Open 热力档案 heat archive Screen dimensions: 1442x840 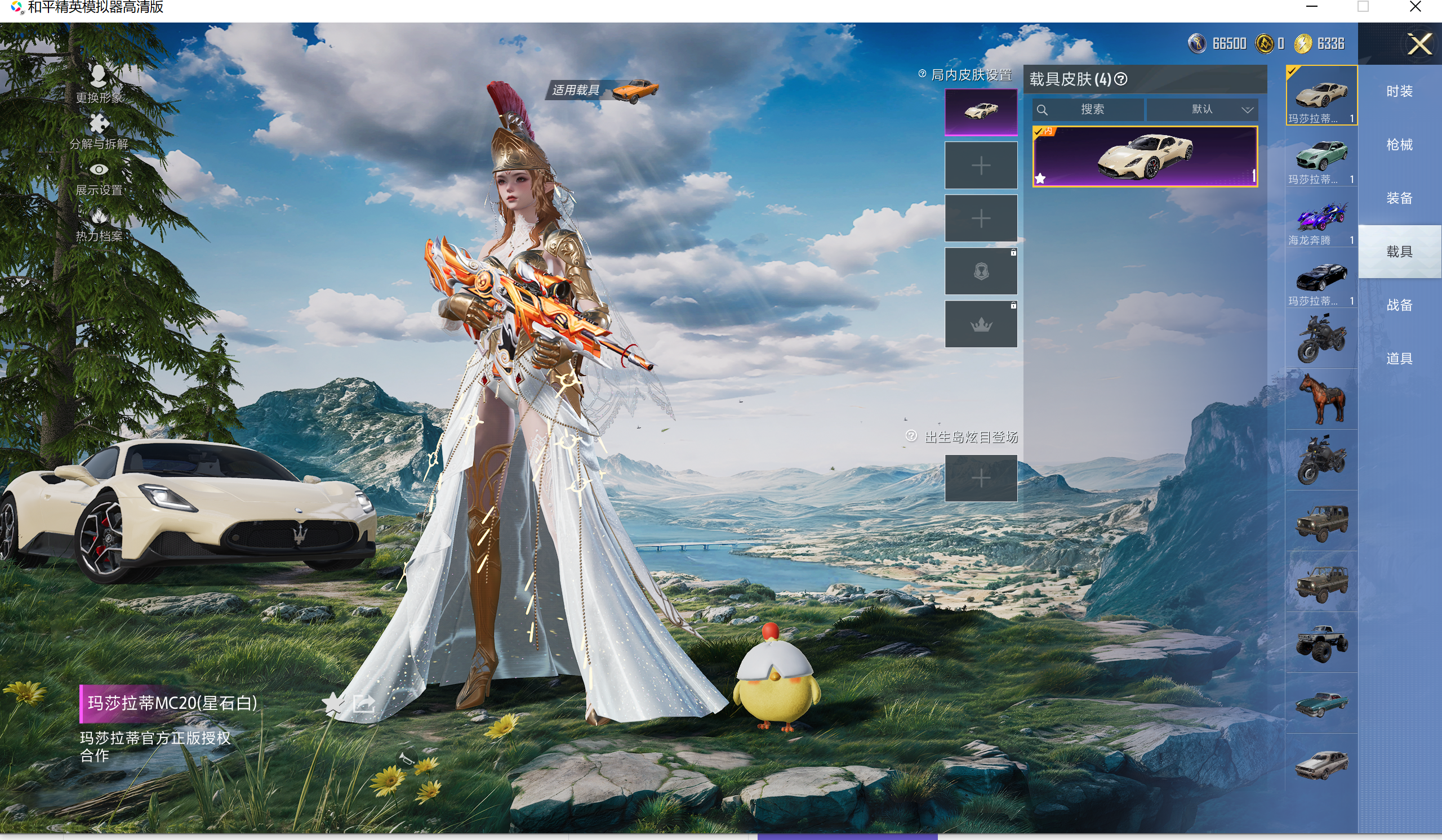(99, 224)
